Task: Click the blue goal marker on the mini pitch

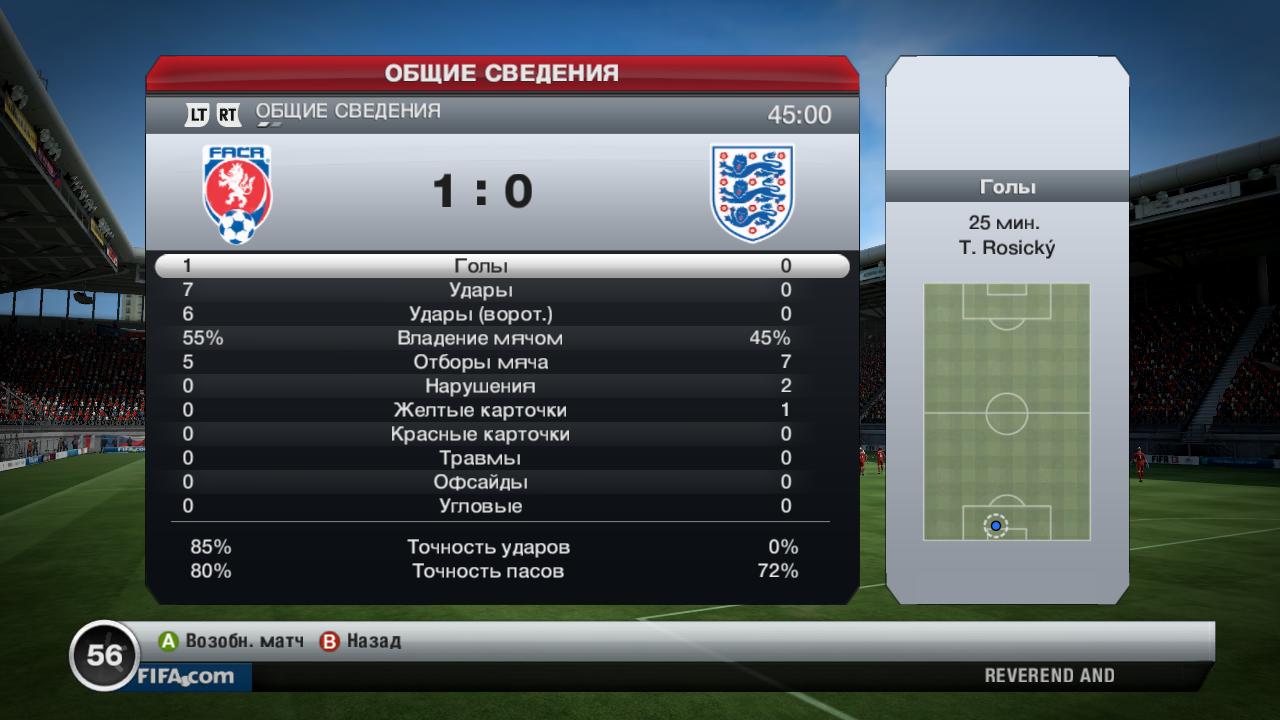Action: tap(995, 525)
